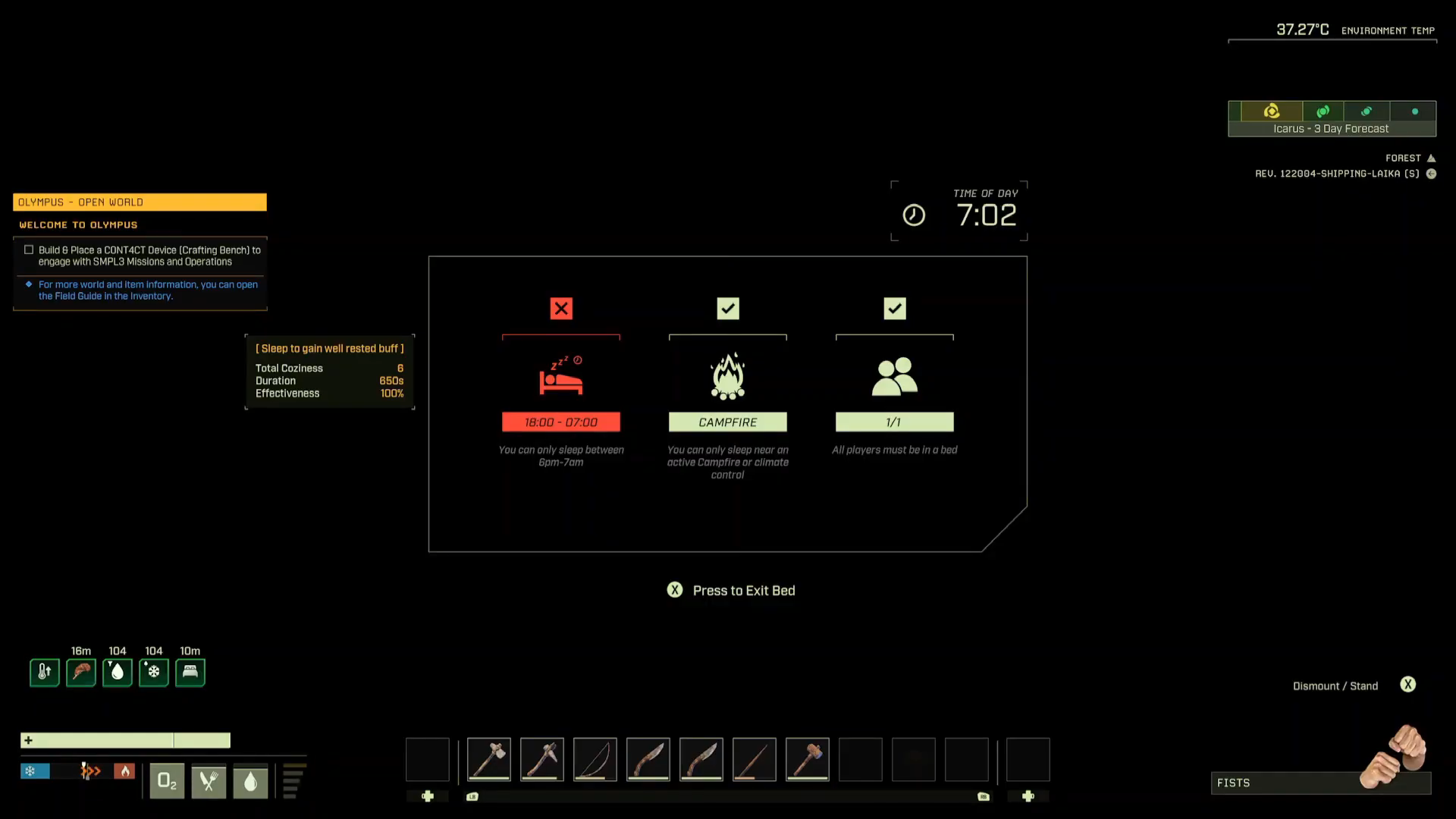Equip the wooden bow from hotbar
The height and width of the screenshot is (819, 1456).
595,759
